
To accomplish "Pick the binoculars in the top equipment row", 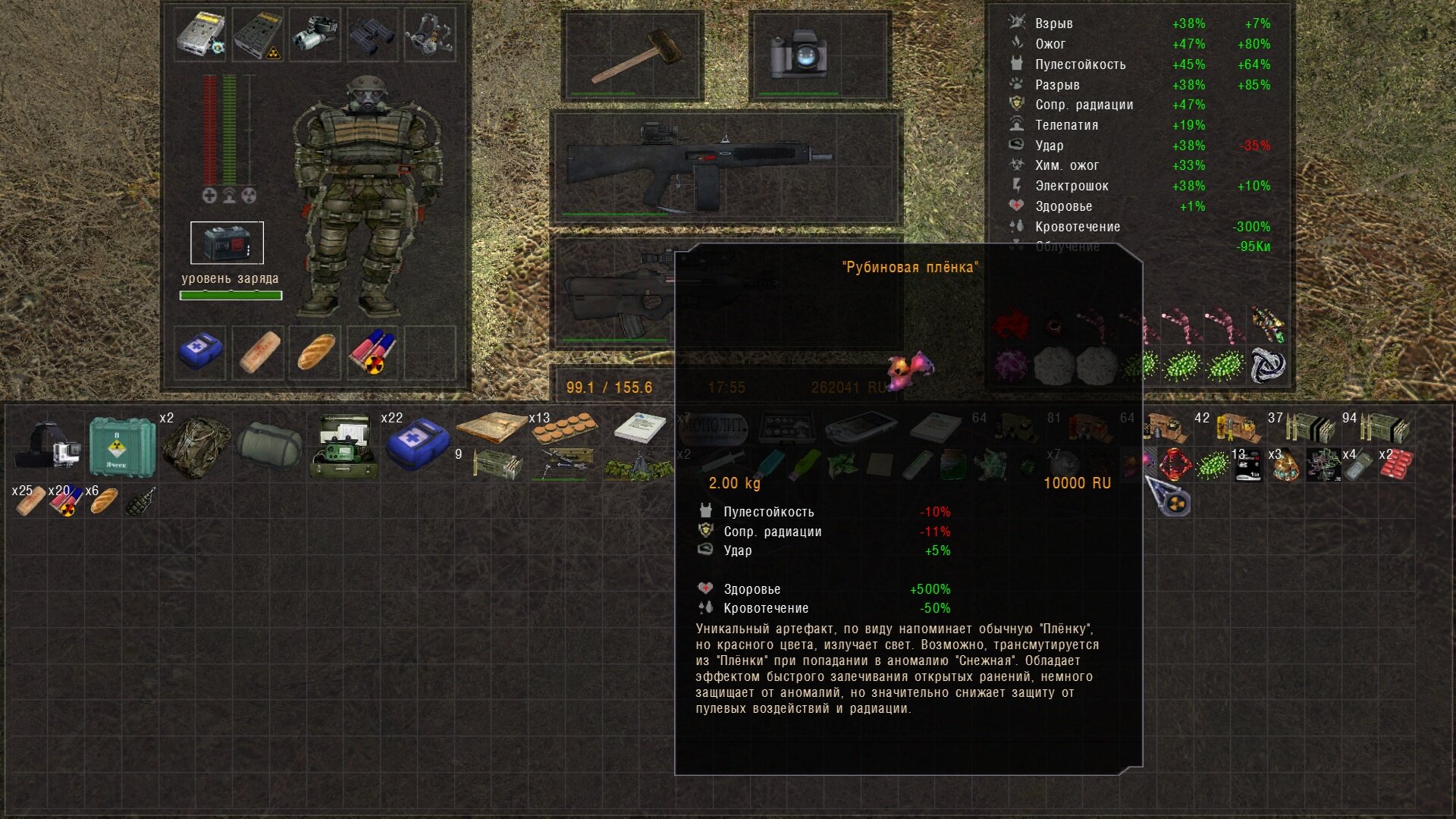I will click(x=372, y=36).
